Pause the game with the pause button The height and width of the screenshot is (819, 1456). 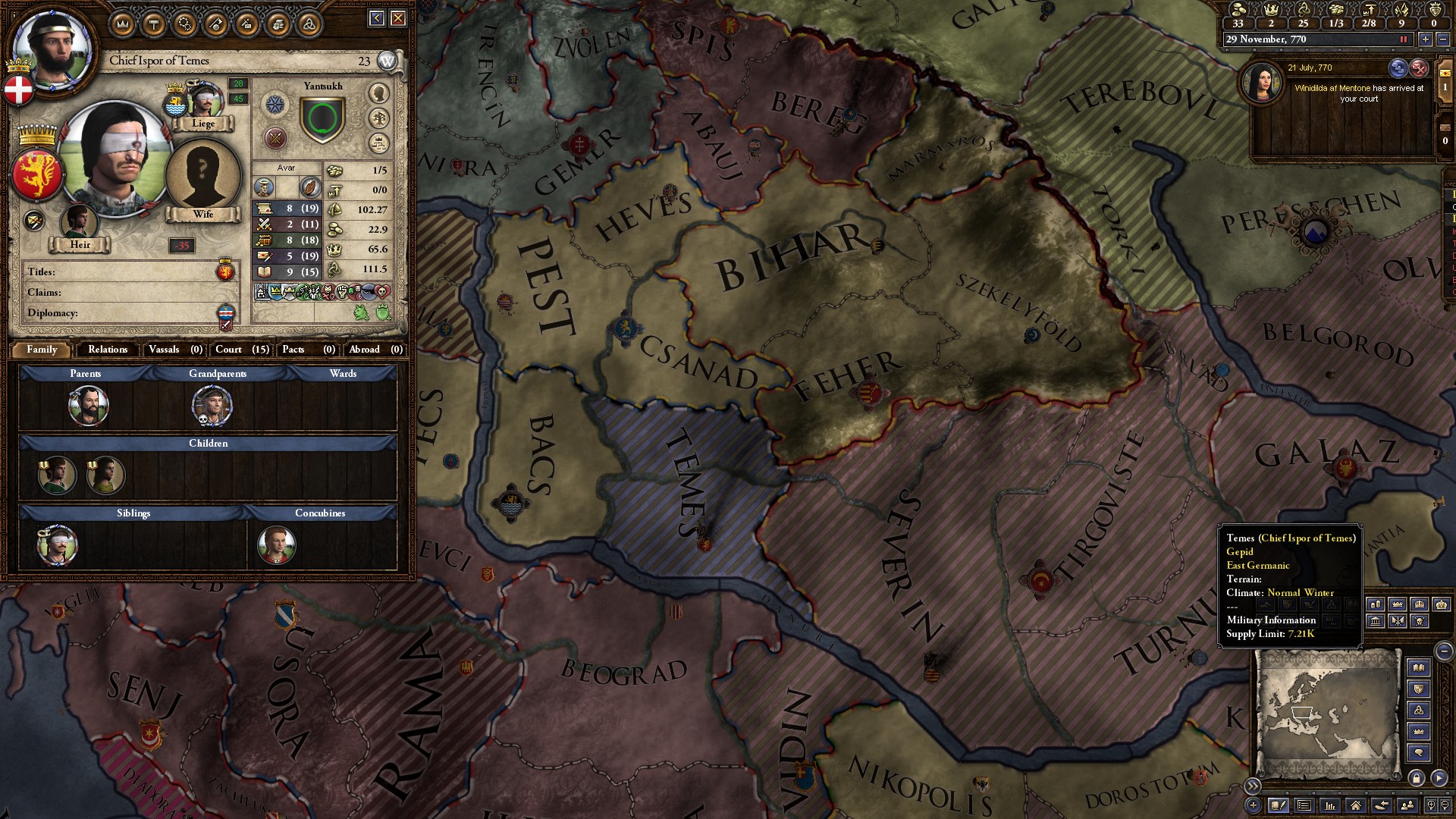1405,39
